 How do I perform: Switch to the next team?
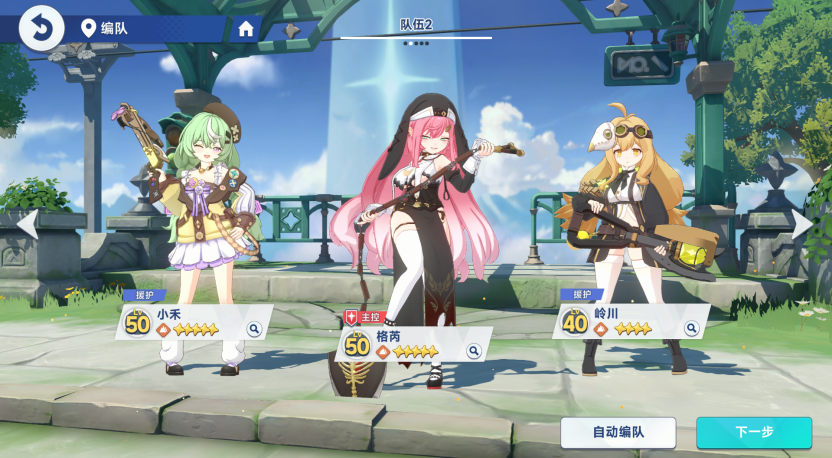(x=803, y=223)
